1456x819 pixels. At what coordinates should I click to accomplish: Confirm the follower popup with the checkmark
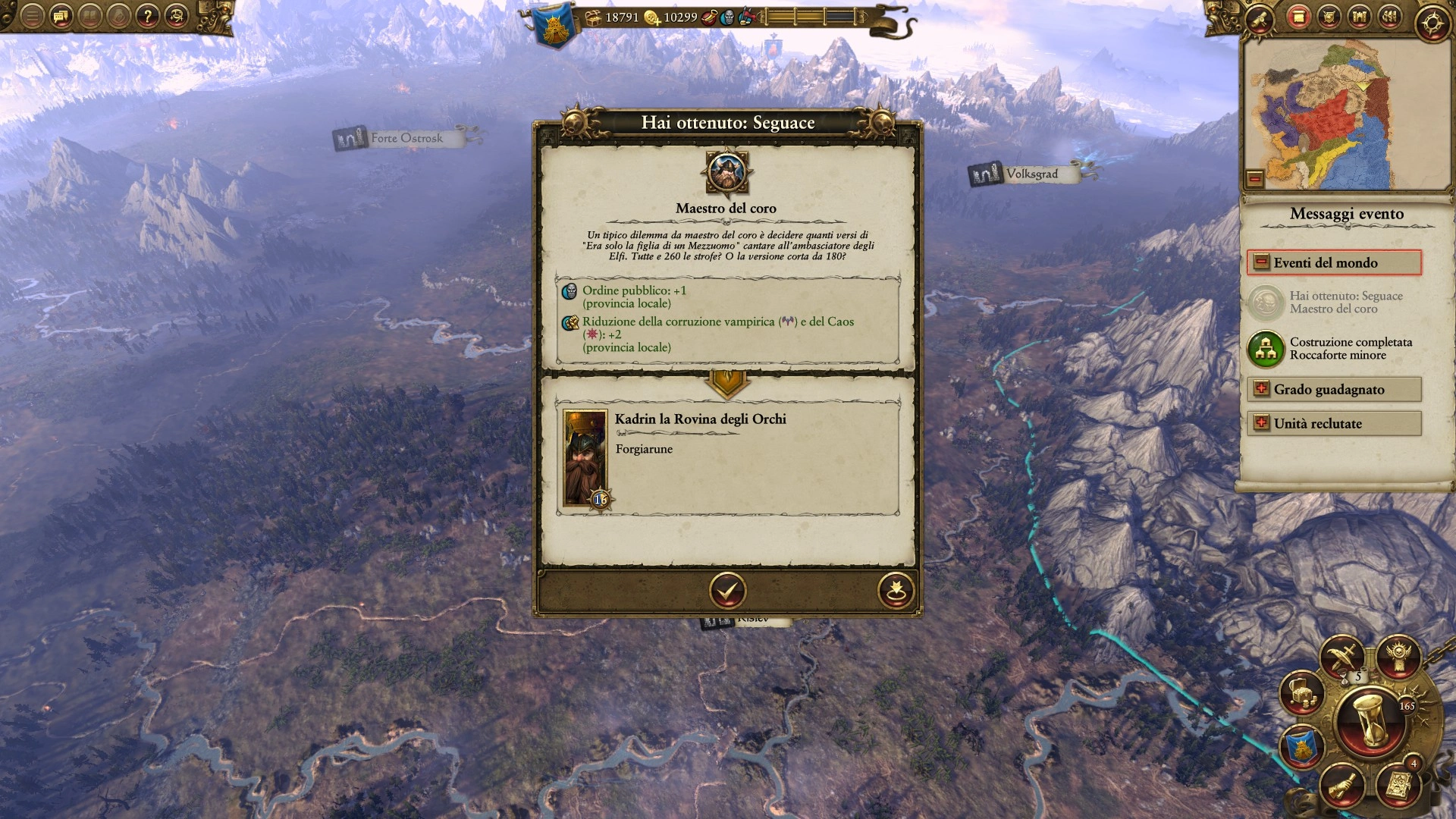click(727, 590)
